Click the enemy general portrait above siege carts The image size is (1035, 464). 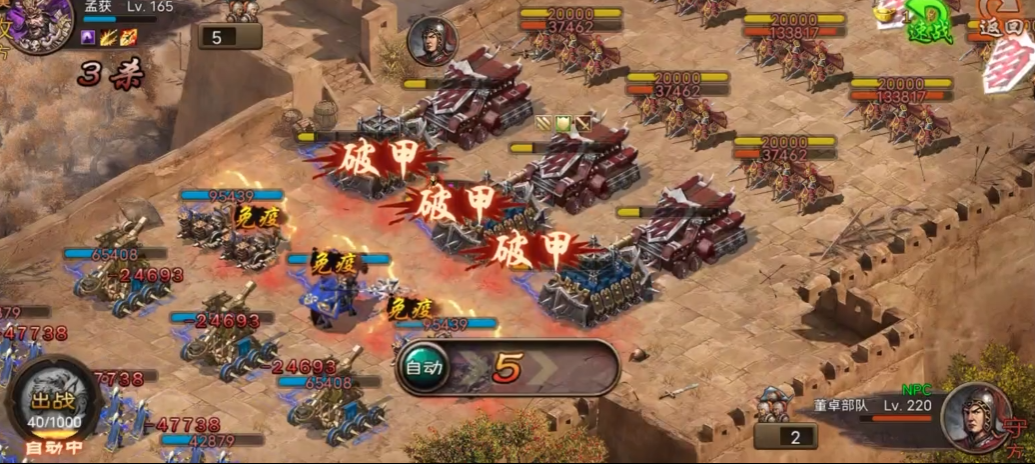click(431, 42)
